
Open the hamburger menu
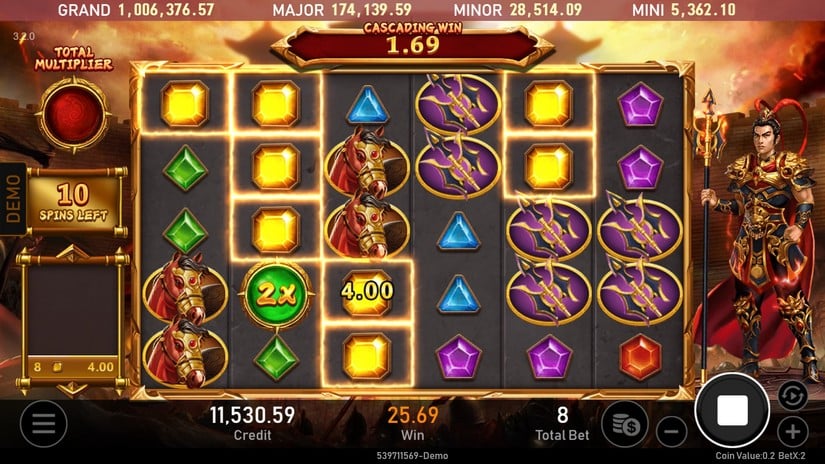(43, 424)
